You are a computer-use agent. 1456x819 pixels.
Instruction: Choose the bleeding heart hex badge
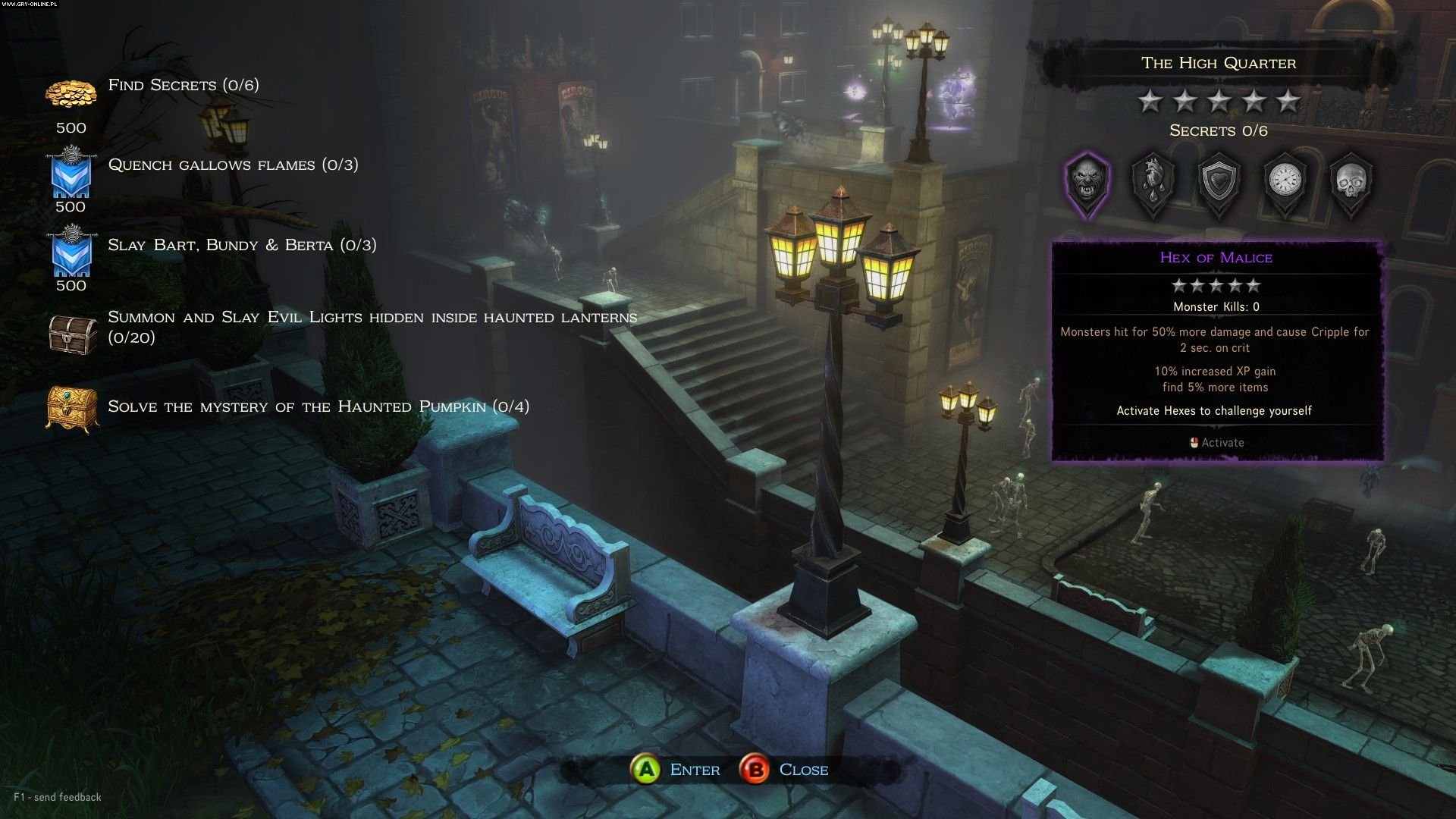click(1153, 183)
